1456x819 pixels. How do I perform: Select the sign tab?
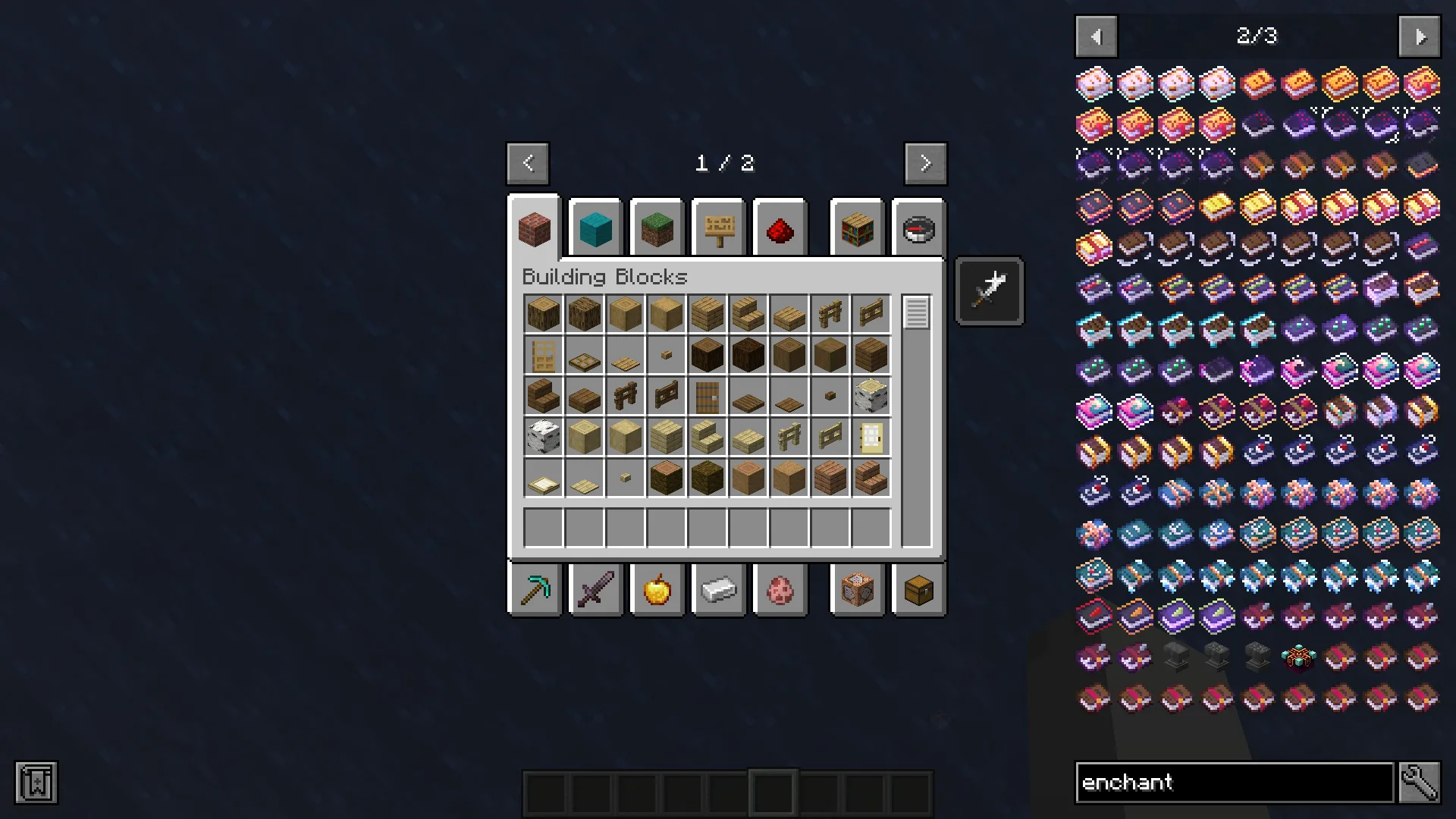(719, 228)
